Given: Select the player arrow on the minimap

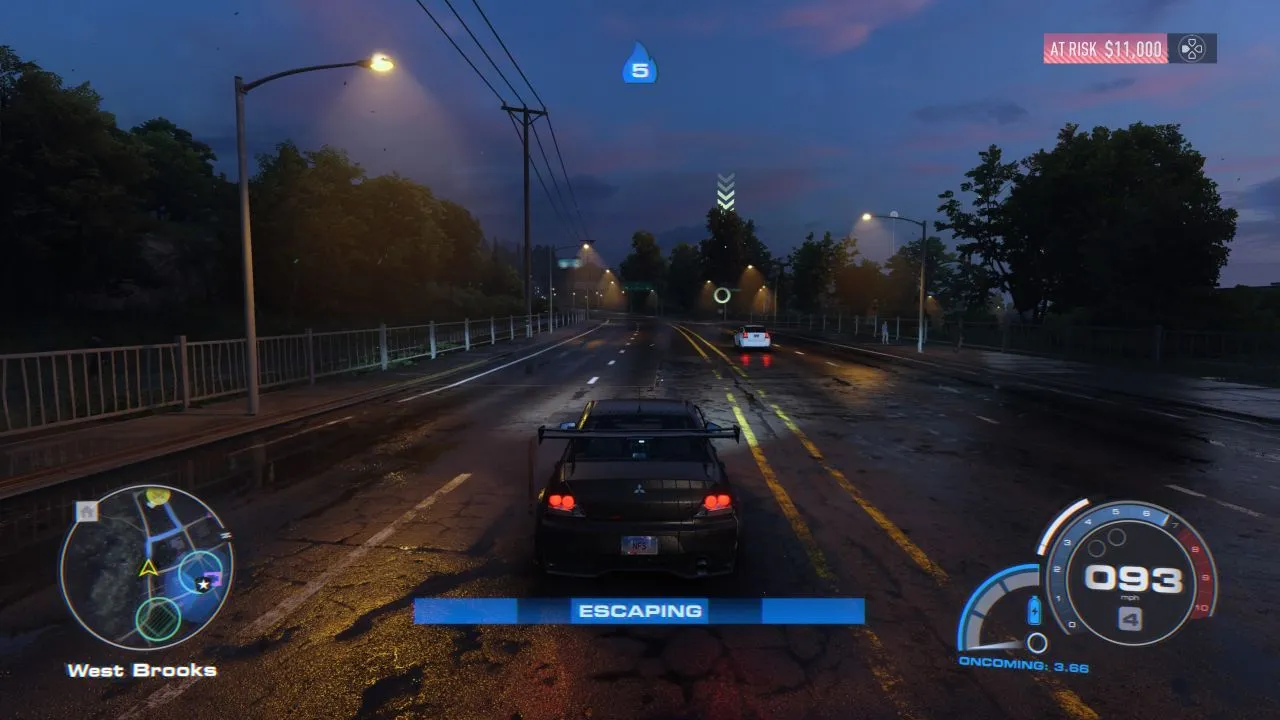Looking at the screenshot, I should click(148, 568).
